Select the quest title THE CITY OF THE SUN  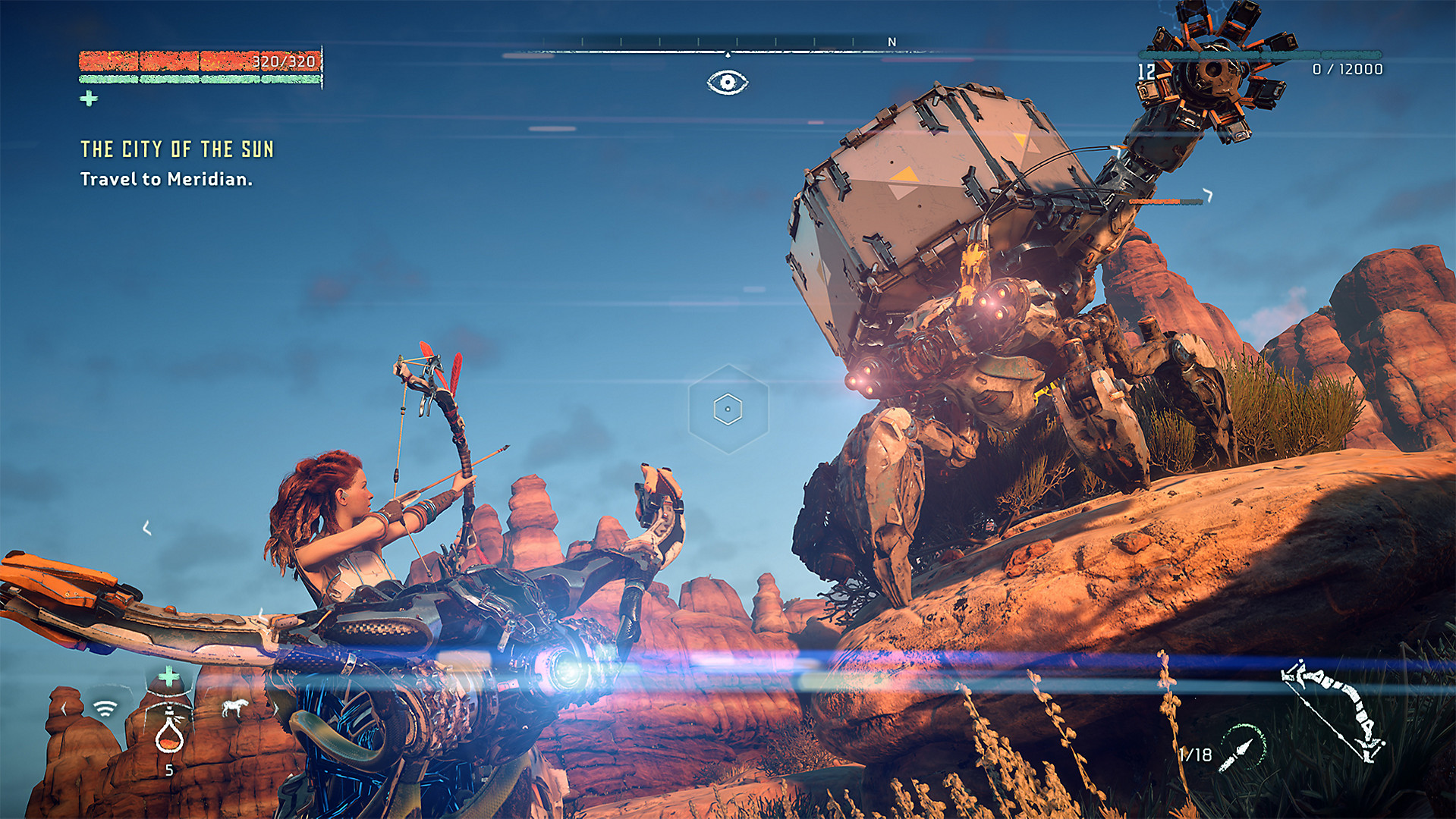[x=178, y=149]
